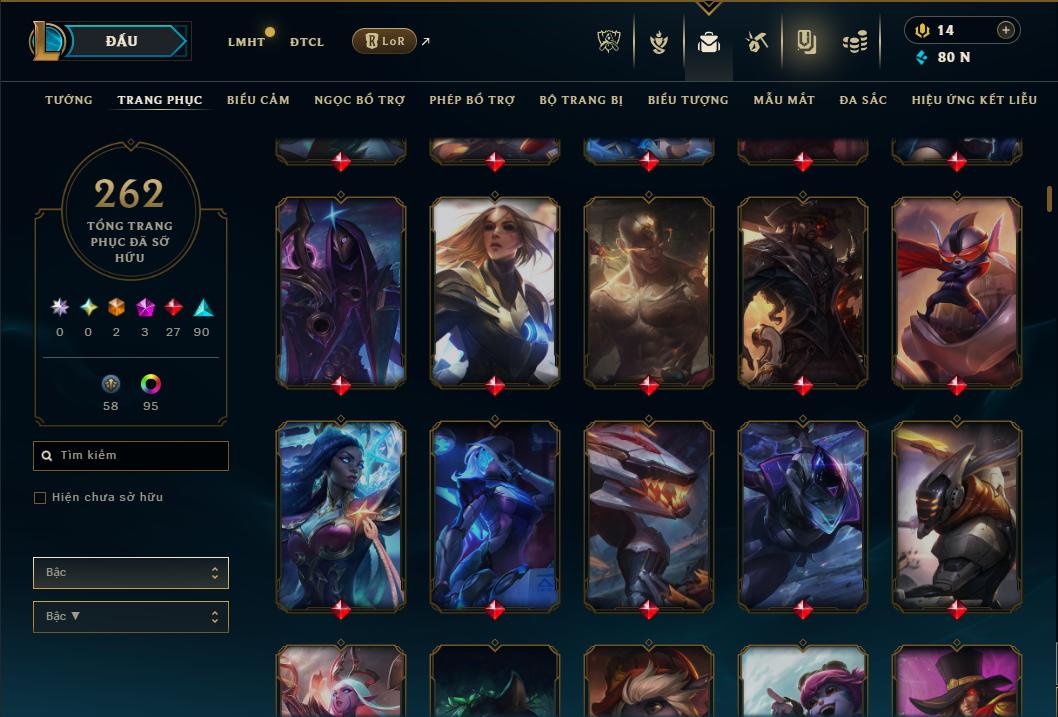The width and height of the screenshot is (1058, 717).
Task: Open the Clash trophy icon
Action: point(609,42)
